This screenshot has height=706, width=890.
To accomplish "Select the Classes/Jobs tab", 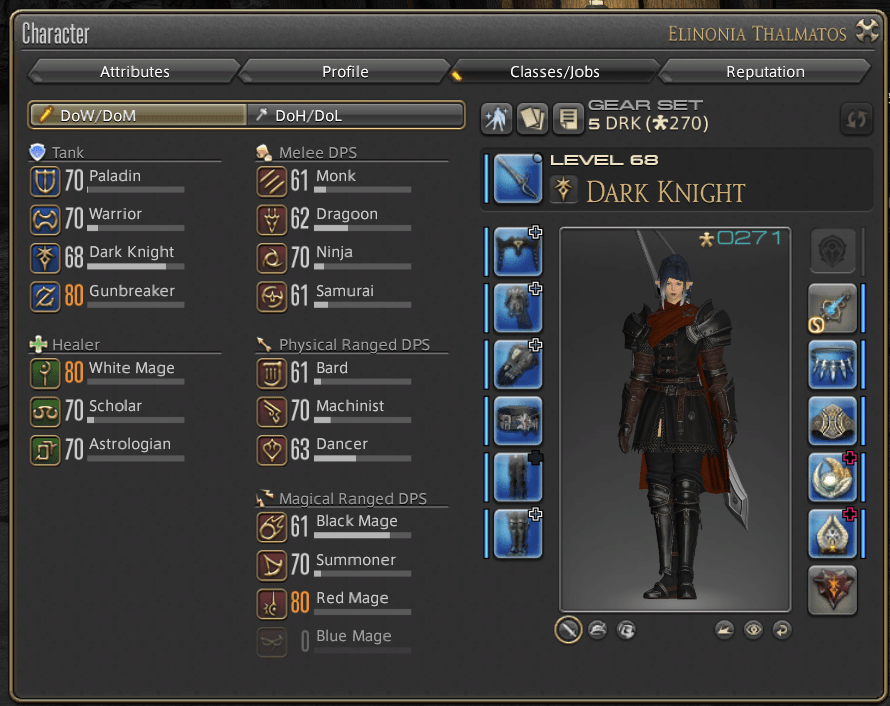I will pos(555,72).
